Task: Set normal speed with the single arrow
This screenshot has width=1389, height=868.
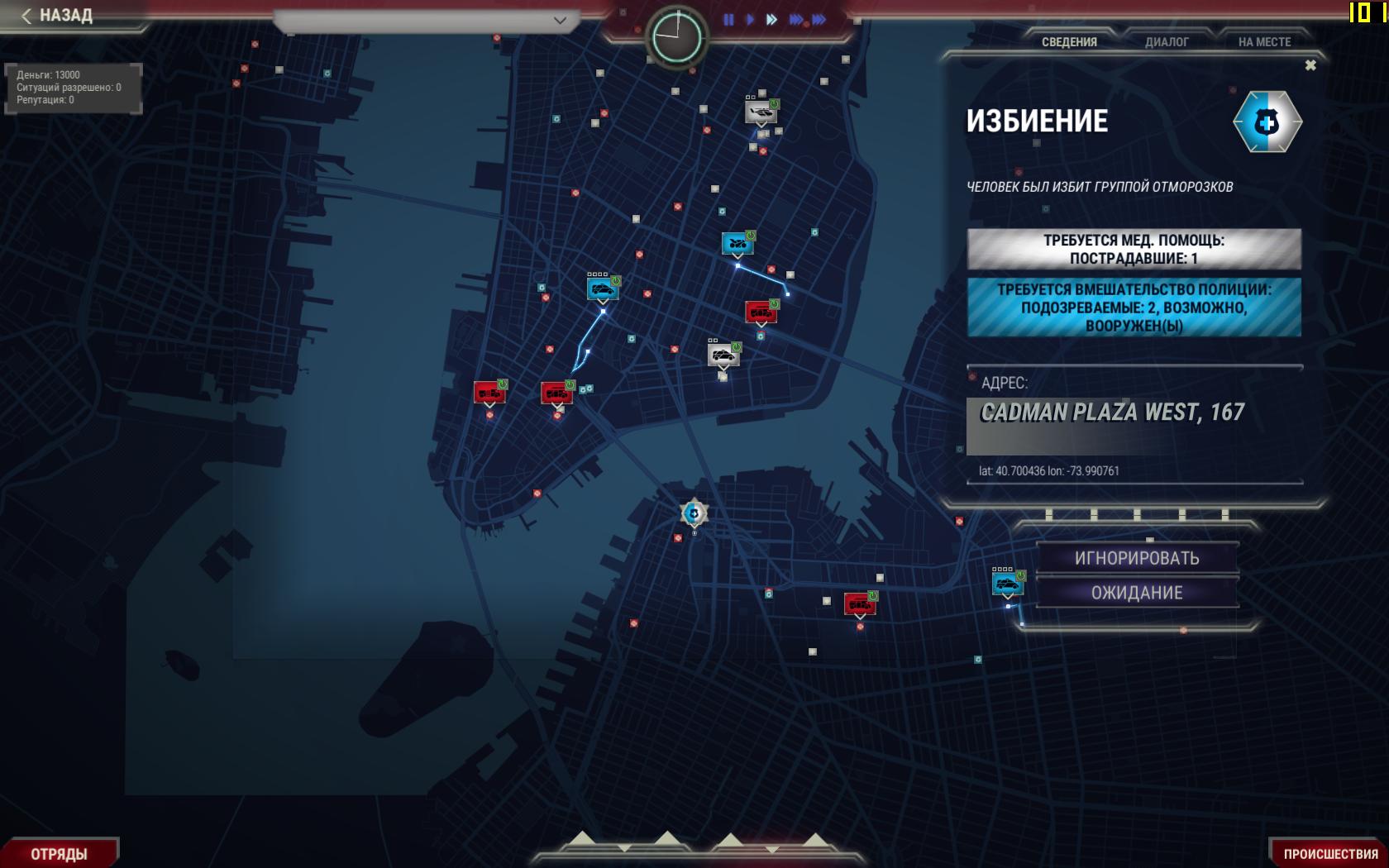Action: tap(750, 20)
